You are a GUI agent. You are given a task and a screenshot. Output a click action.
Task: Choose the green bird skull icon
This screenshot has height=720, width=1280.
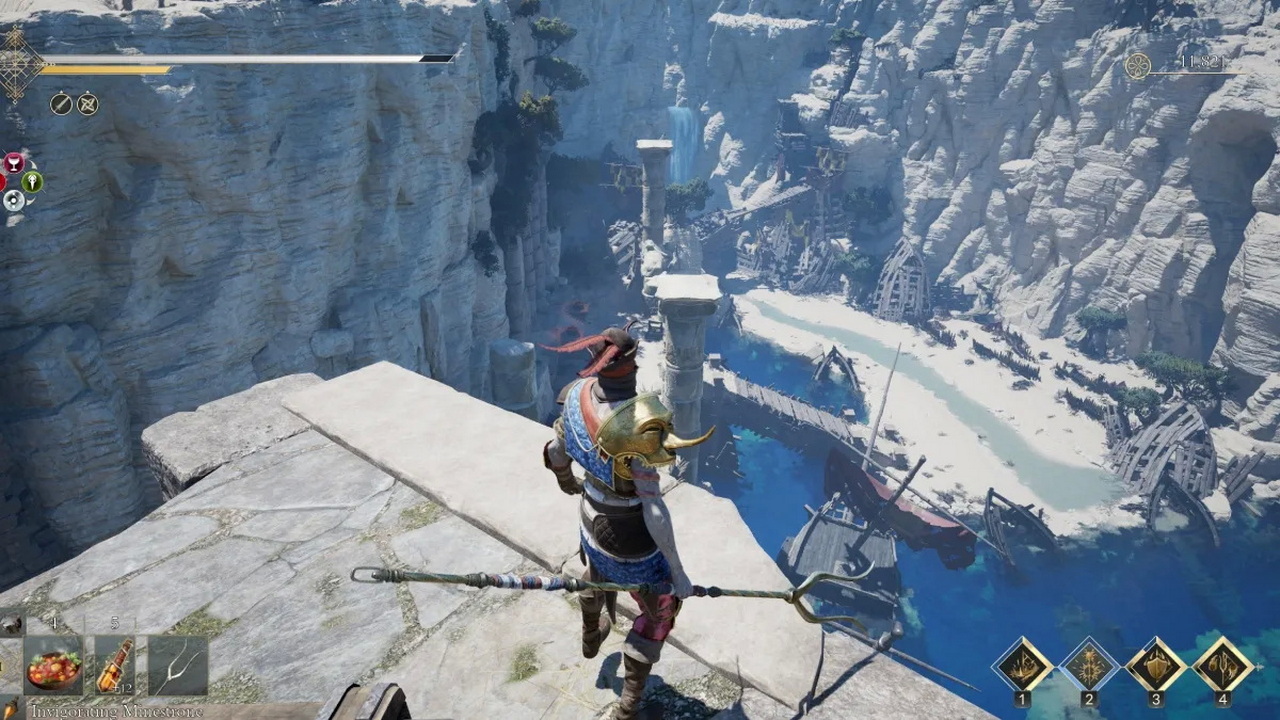click(32, 182)
